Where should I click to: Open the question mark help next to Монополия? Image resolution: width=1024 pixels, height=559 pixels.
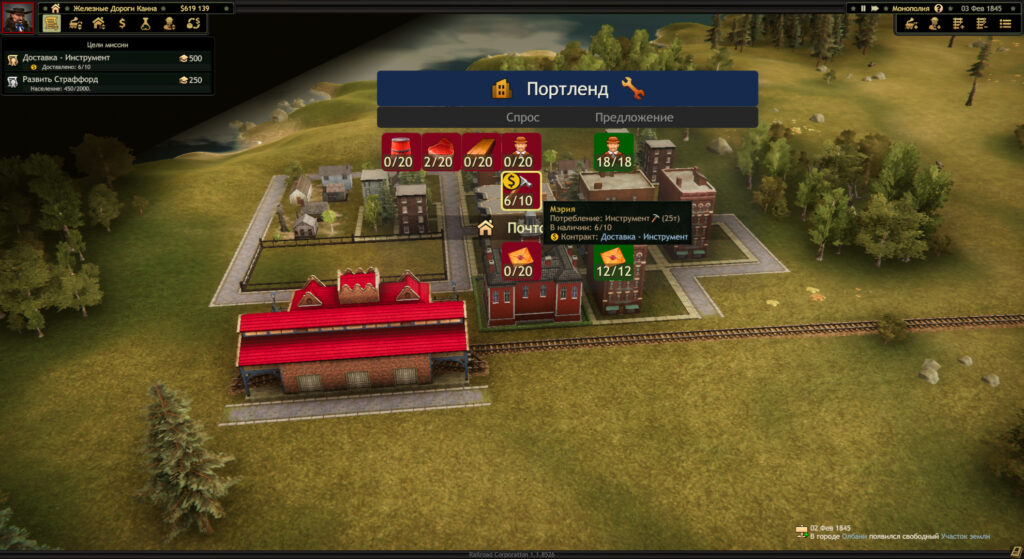pyautogui.click(x=938, y=8)
